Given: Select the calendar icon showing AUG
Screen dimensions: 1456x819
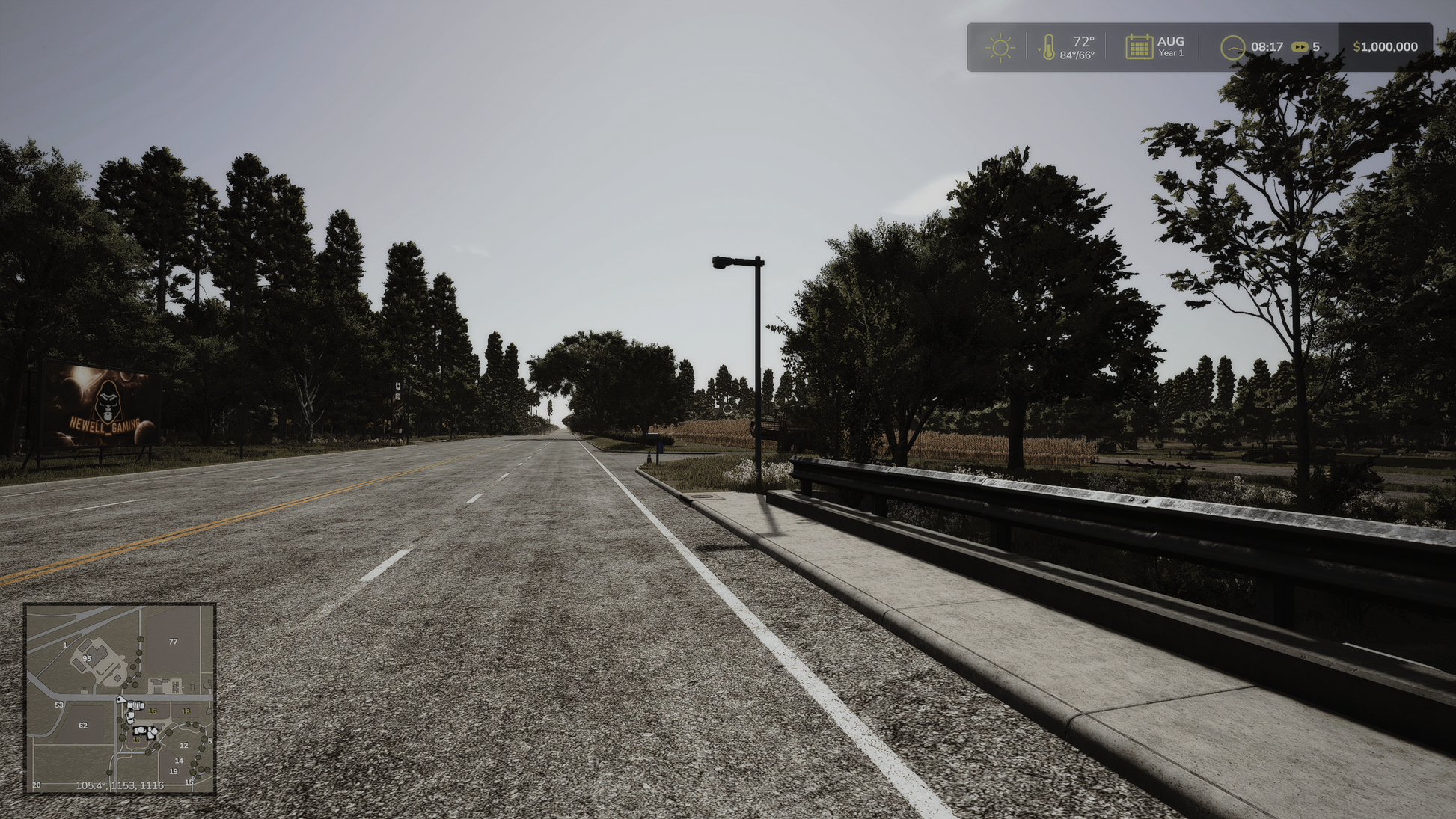Looking at the screenshot, I should [x=1139, y=46].
